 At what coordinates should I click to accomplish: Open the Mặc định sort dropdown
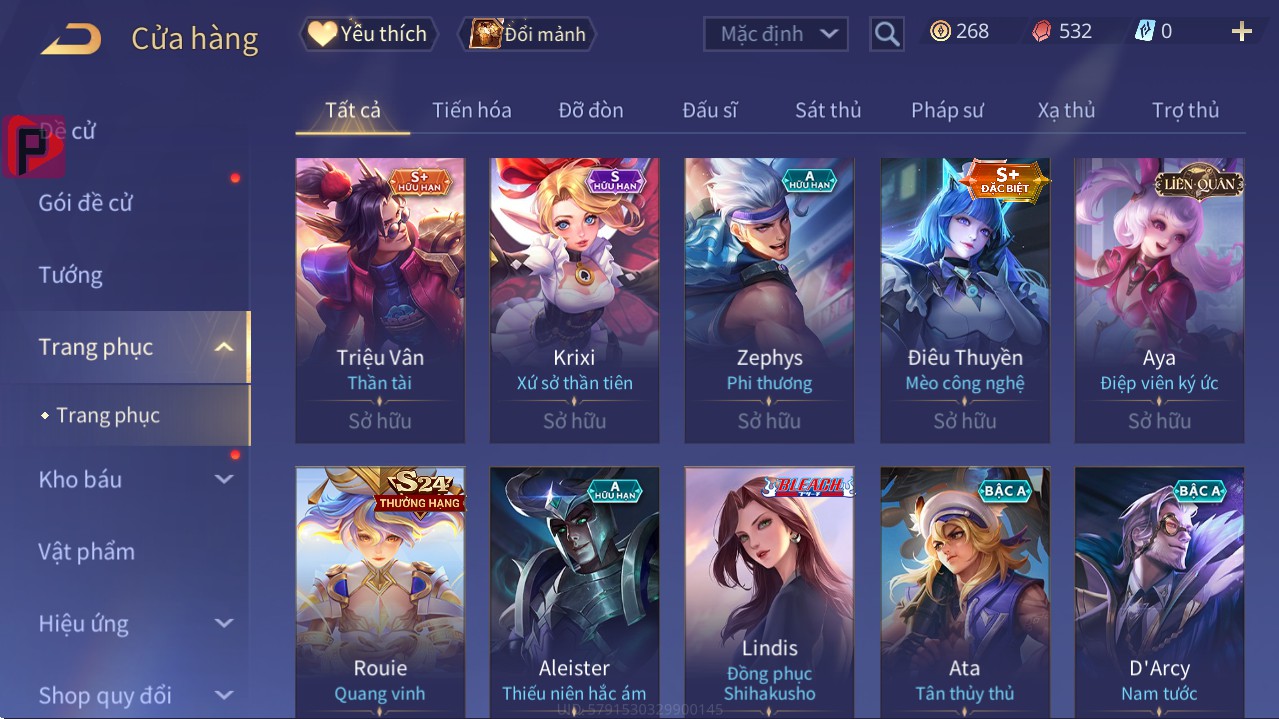tap(776, 34)
